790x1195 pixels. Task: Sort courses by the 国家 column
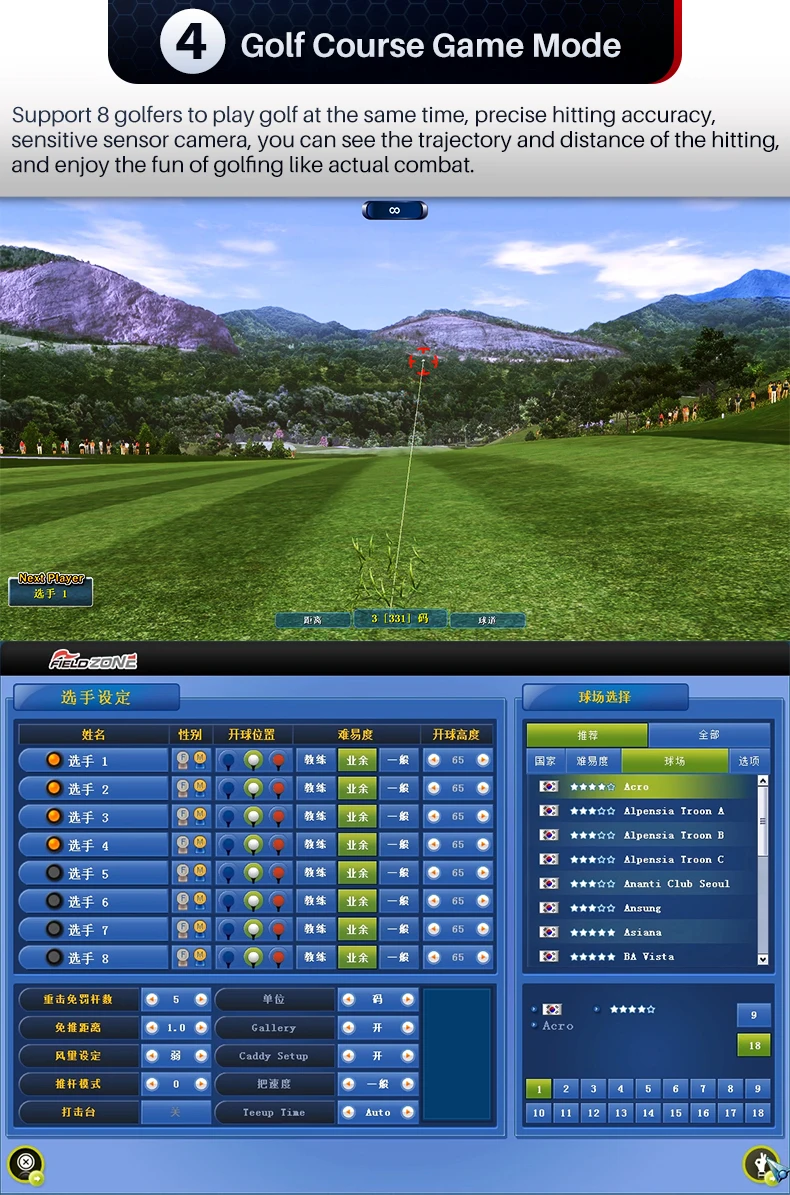click(x=545, y=761)
